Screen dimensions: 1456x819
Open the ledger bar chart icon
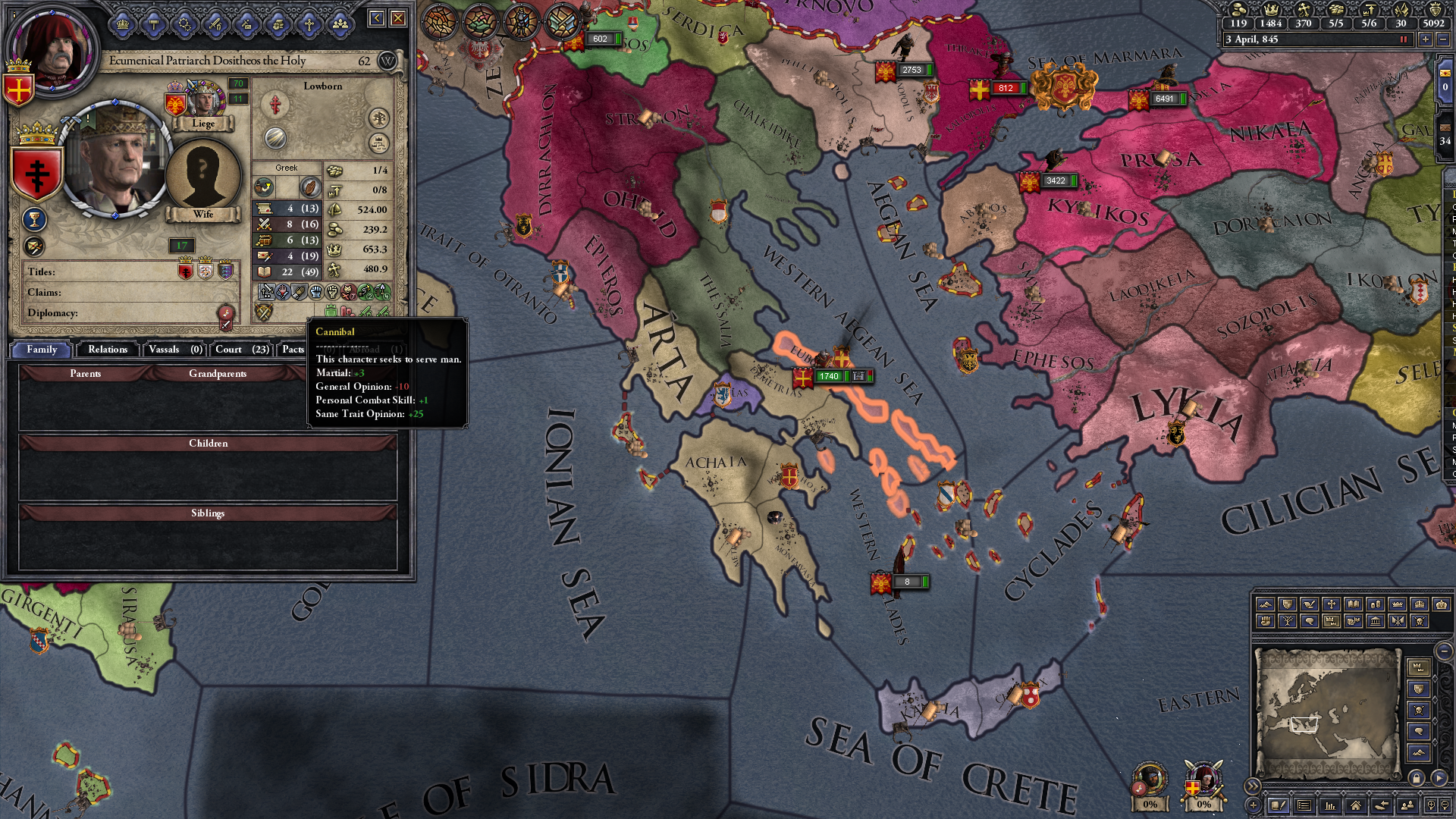click(1331, 805)
